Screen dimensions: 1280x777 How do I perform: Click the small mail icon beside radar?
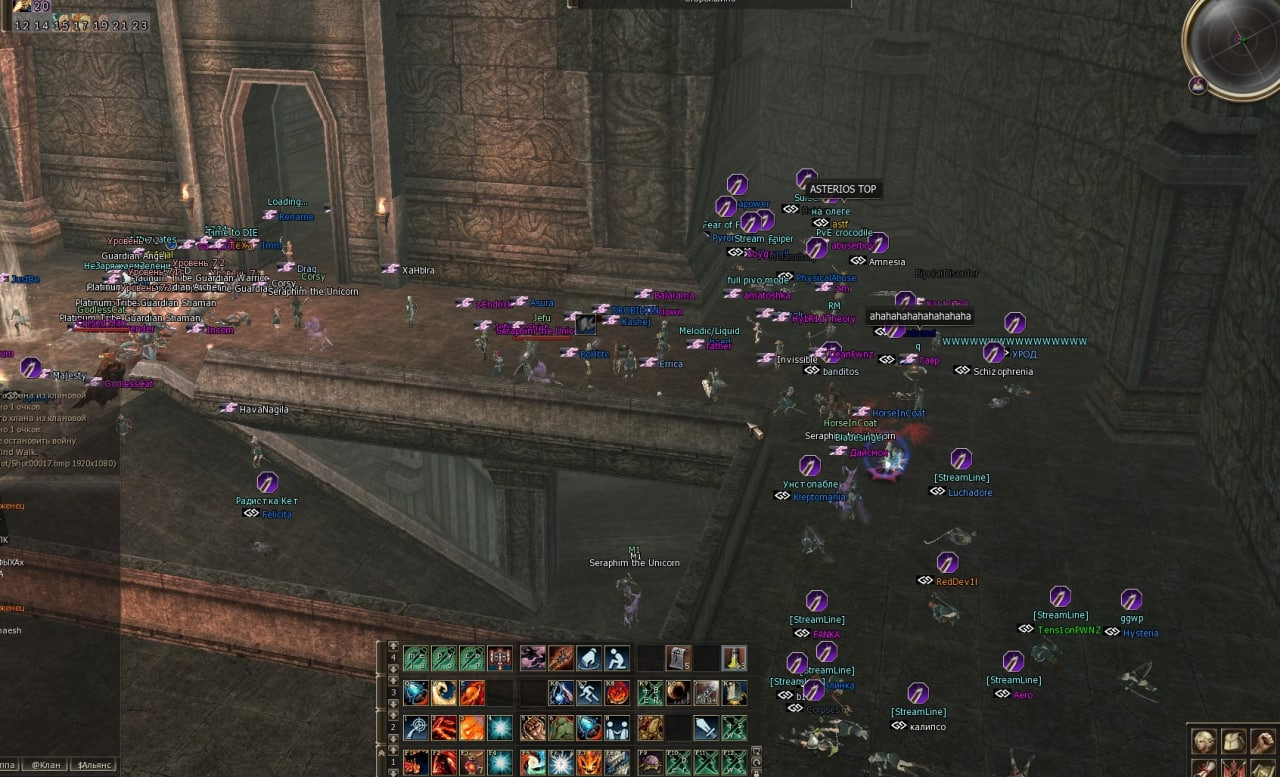tap(1197, 85)
